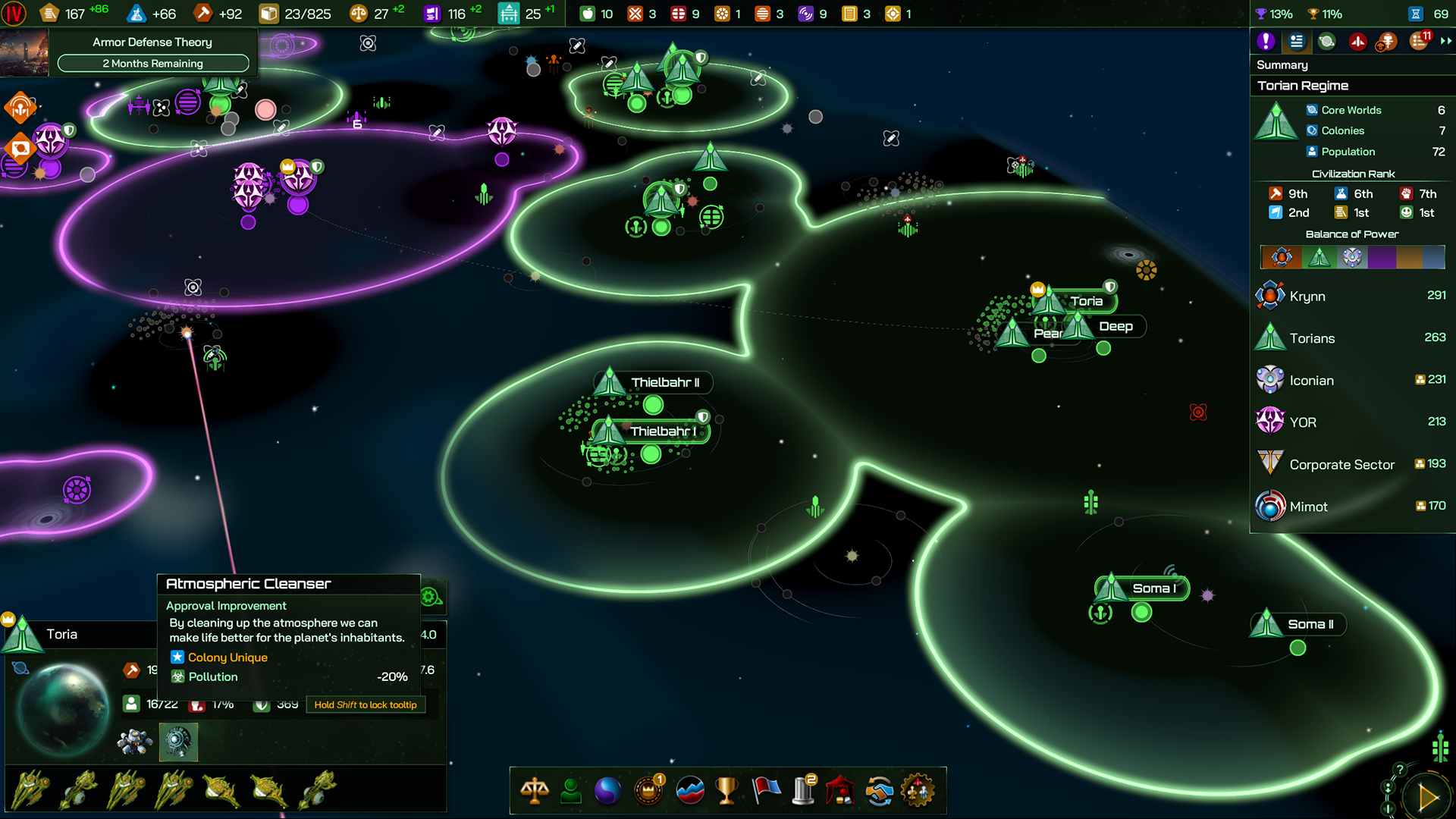Switch to the green planet list tab
The width and height of the screenshot is (1456, 819).
(x=1326, y=42)
